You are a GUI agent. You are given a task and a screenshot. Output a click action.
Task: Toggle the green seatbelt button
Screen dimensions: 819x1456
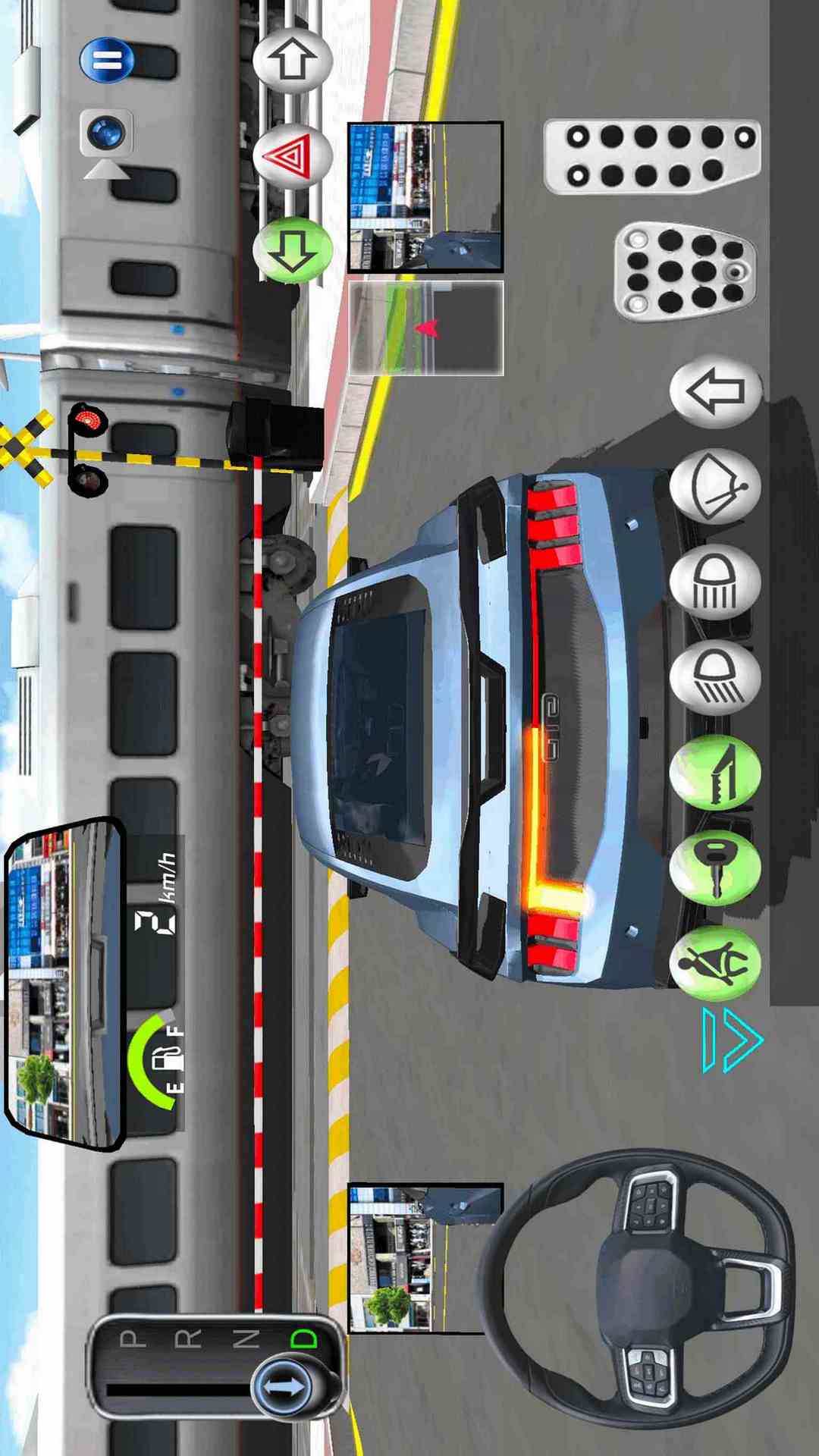coord(715,962)
